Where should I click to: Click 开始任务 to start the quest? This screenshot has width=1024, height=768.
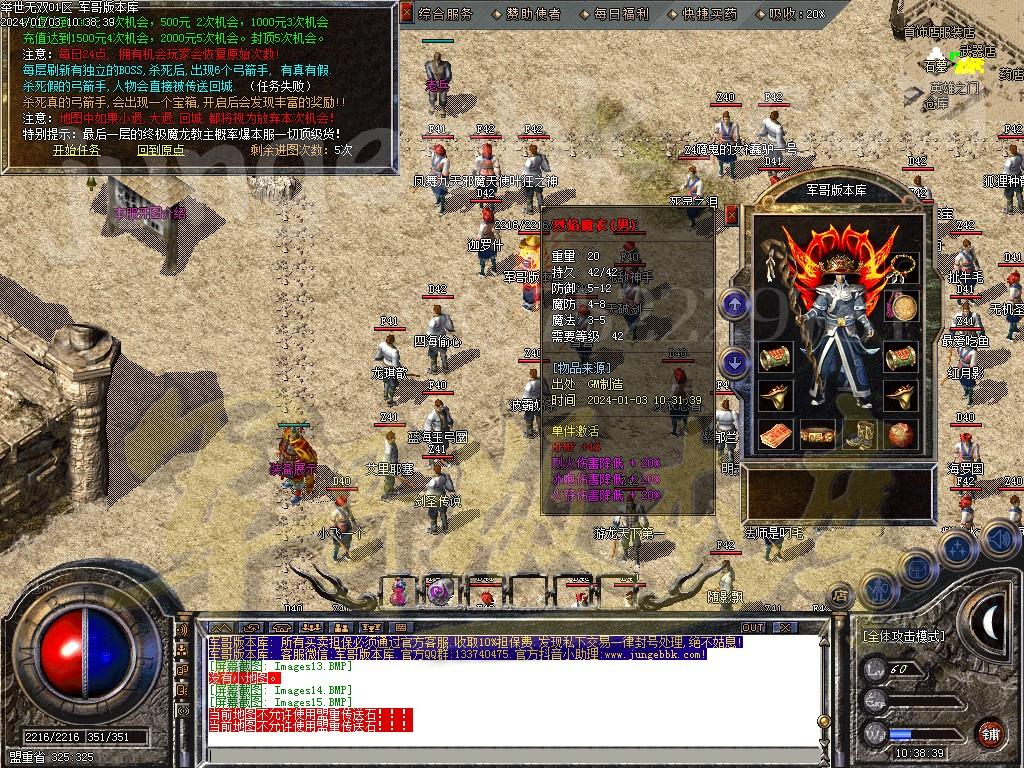77,150
